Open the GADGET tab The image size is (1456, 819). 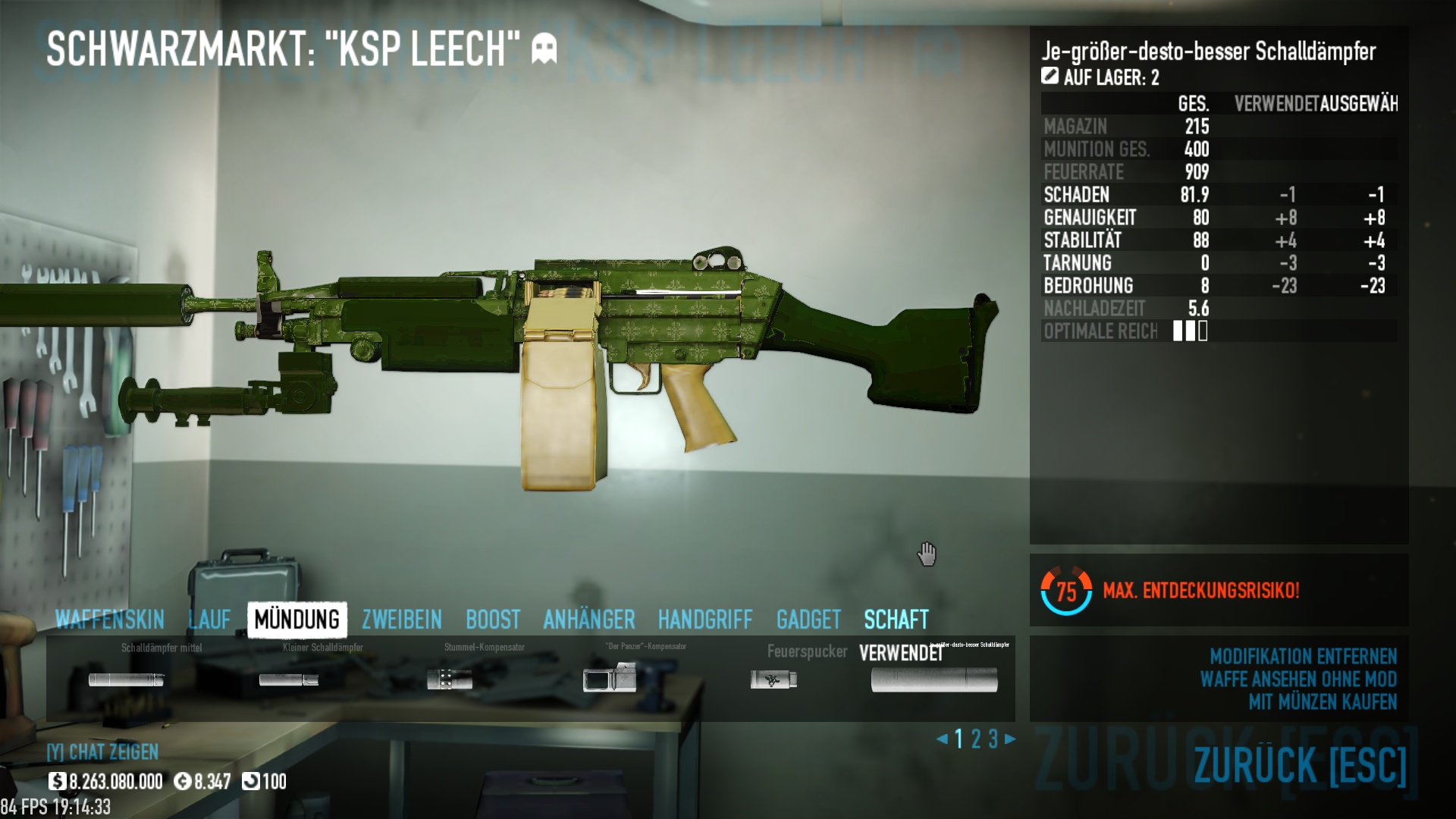point(808,620)
